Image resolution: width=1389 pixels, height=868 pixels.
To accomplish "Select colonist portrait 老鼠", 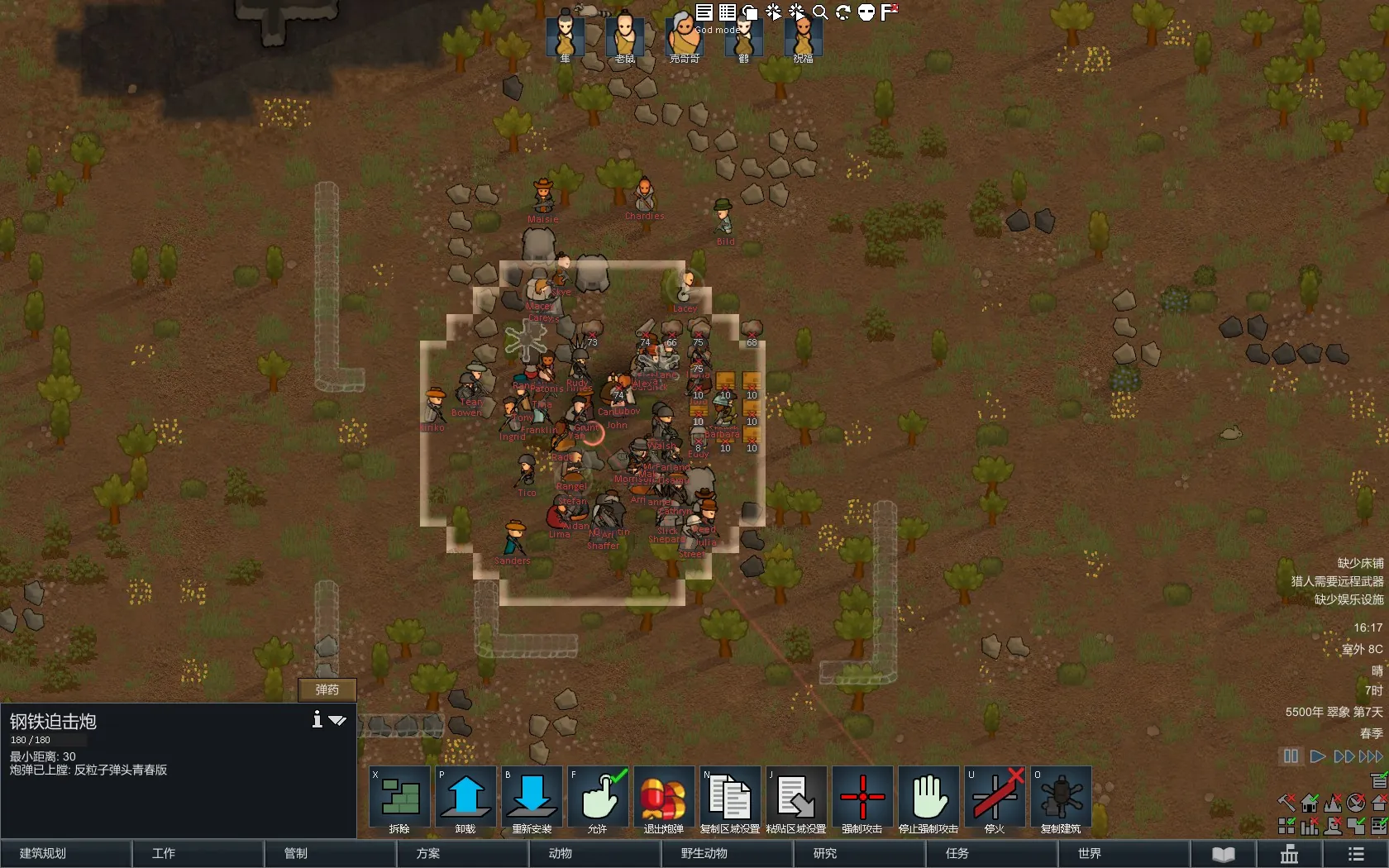I will pos(624,36).
